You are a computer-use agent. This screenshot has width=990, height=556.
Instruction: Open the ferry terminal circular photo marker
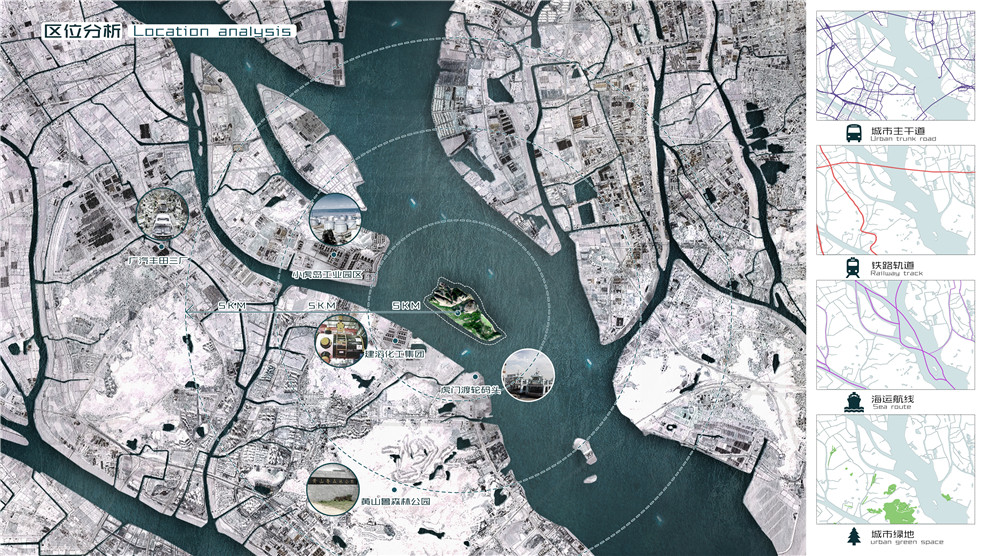coord(526,375)
